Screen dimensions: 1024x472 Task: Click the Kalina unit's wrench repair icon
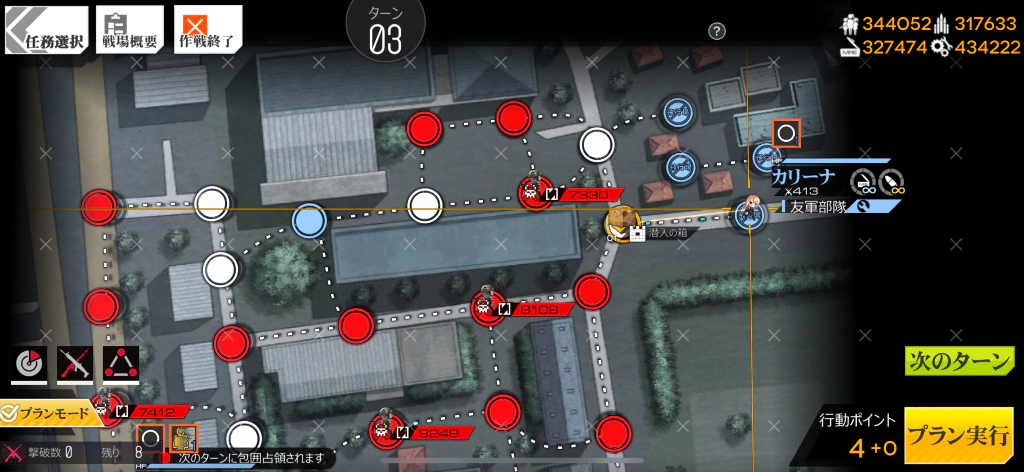[865, 207]
